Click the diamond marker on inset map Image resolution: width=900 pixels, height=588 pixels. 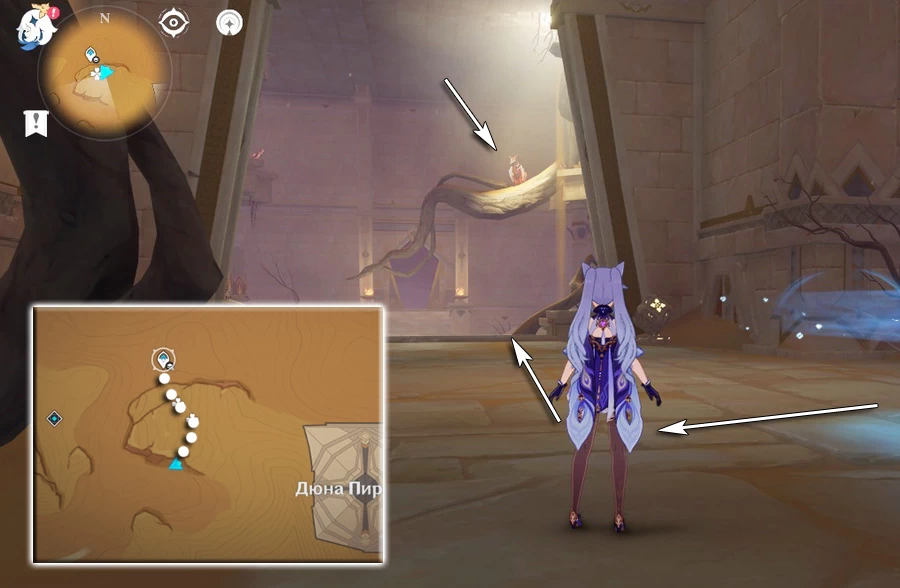(x=55, y=418)
